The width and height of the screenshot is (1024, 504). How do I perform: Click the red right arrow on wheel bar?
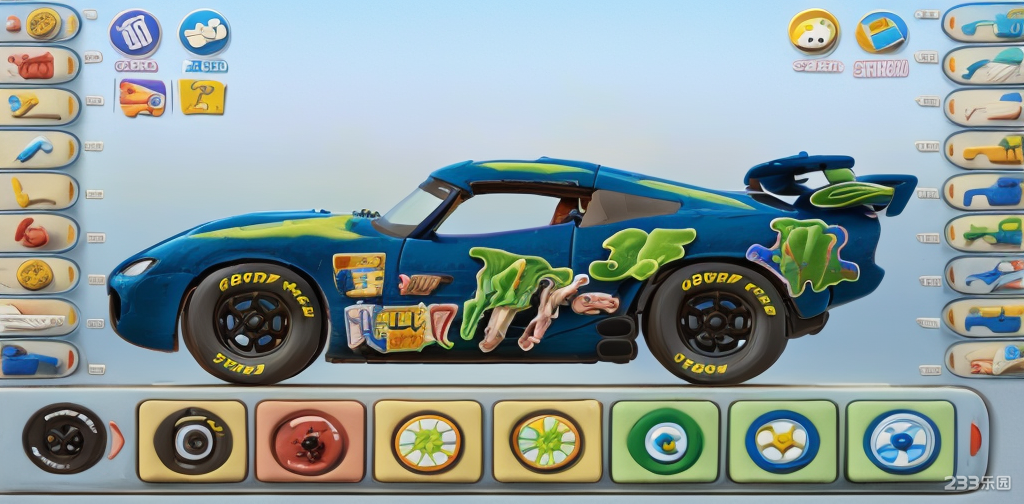975,439
